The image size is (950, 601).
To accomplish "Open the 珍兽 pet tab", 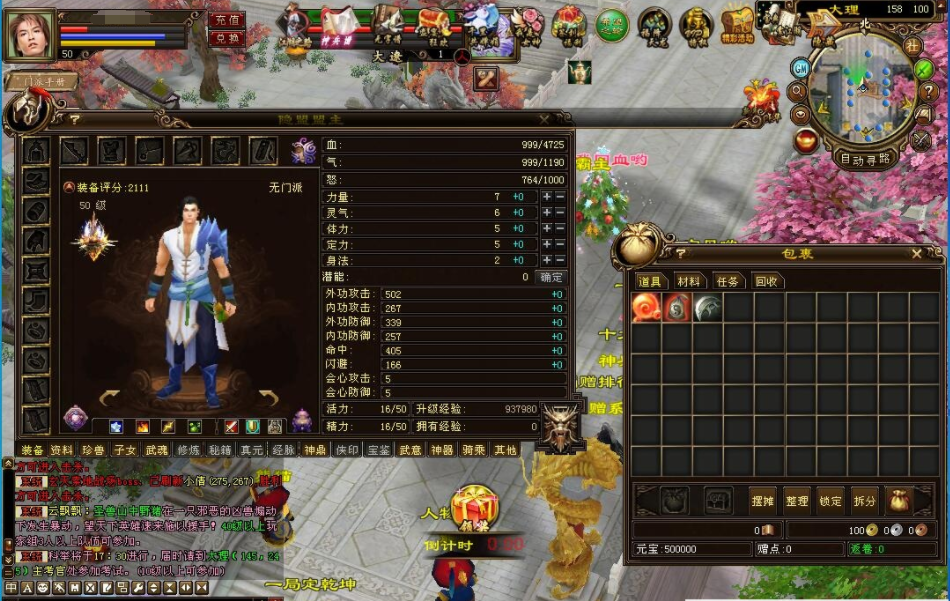I will (93, 450).
